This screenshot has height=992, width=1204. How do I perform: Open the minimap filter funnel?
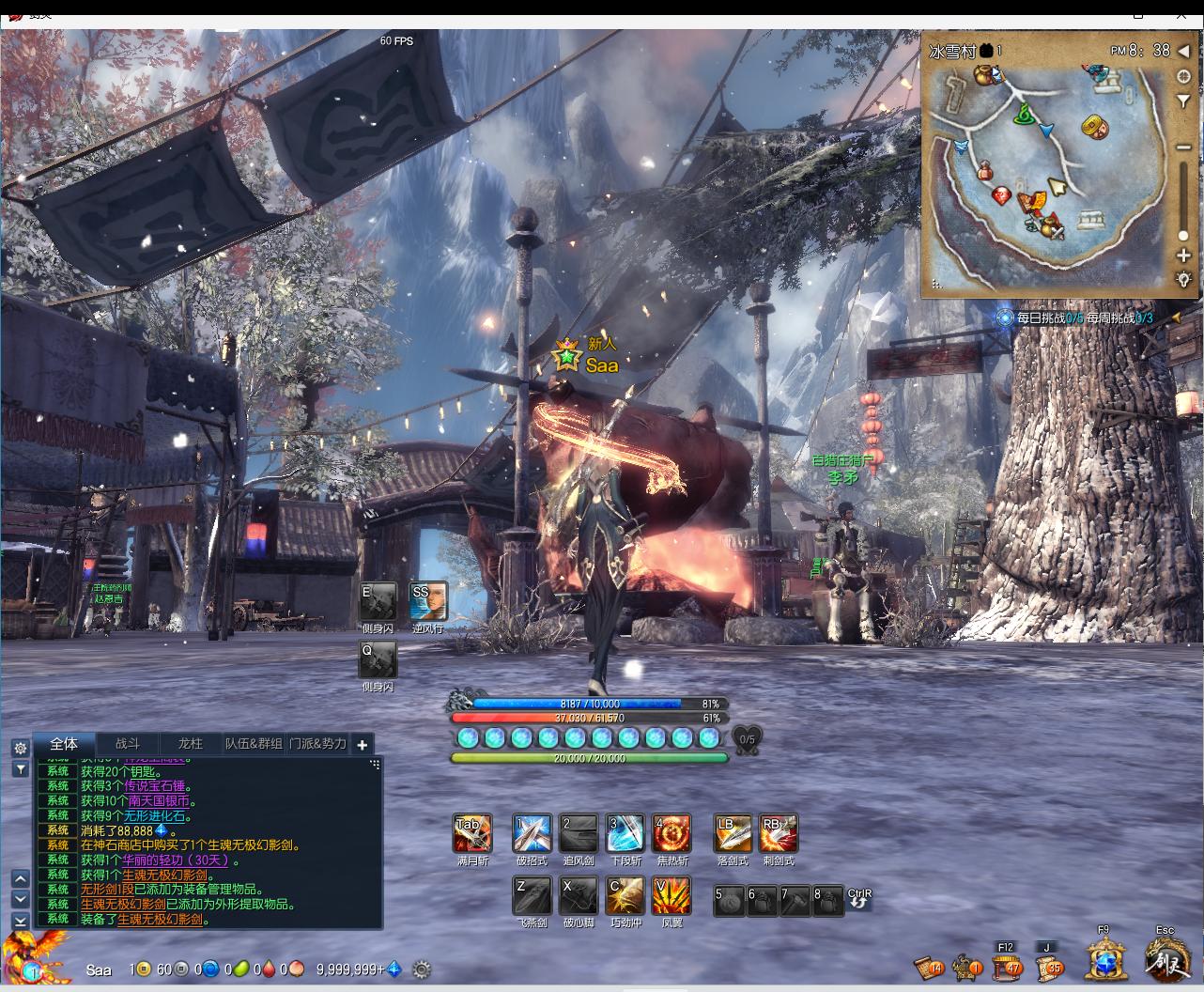coord(1183,101)
